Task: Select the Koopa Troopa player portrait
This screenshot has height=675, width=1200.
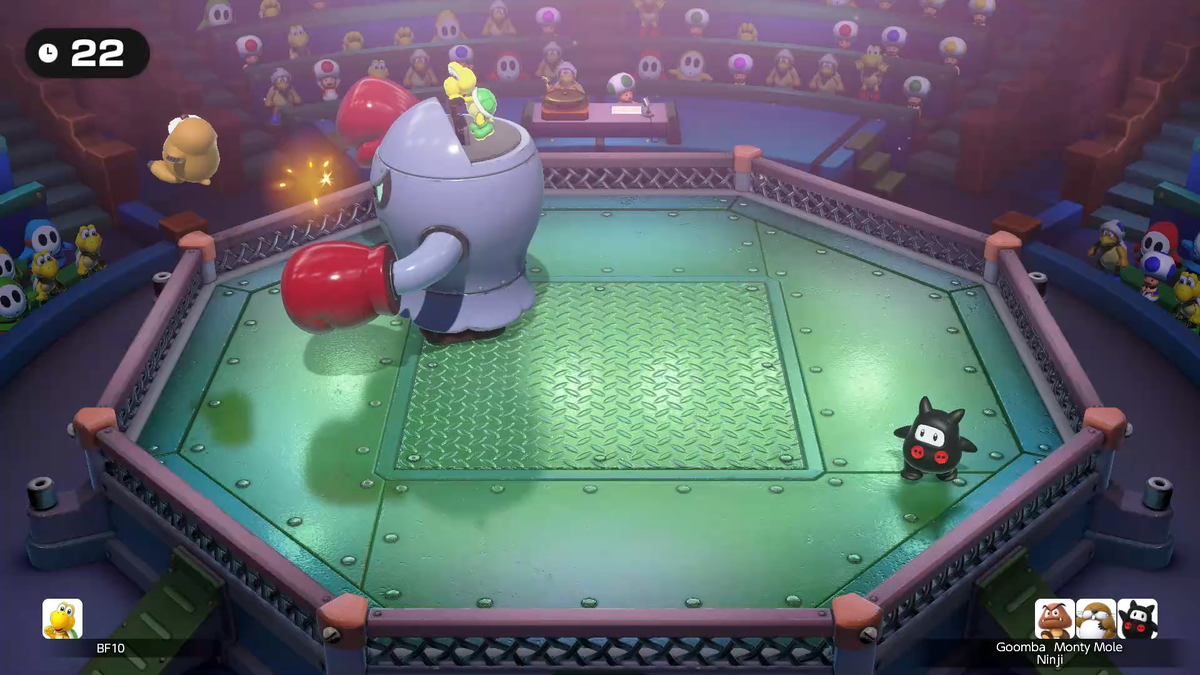Action: tap(62, 619)
